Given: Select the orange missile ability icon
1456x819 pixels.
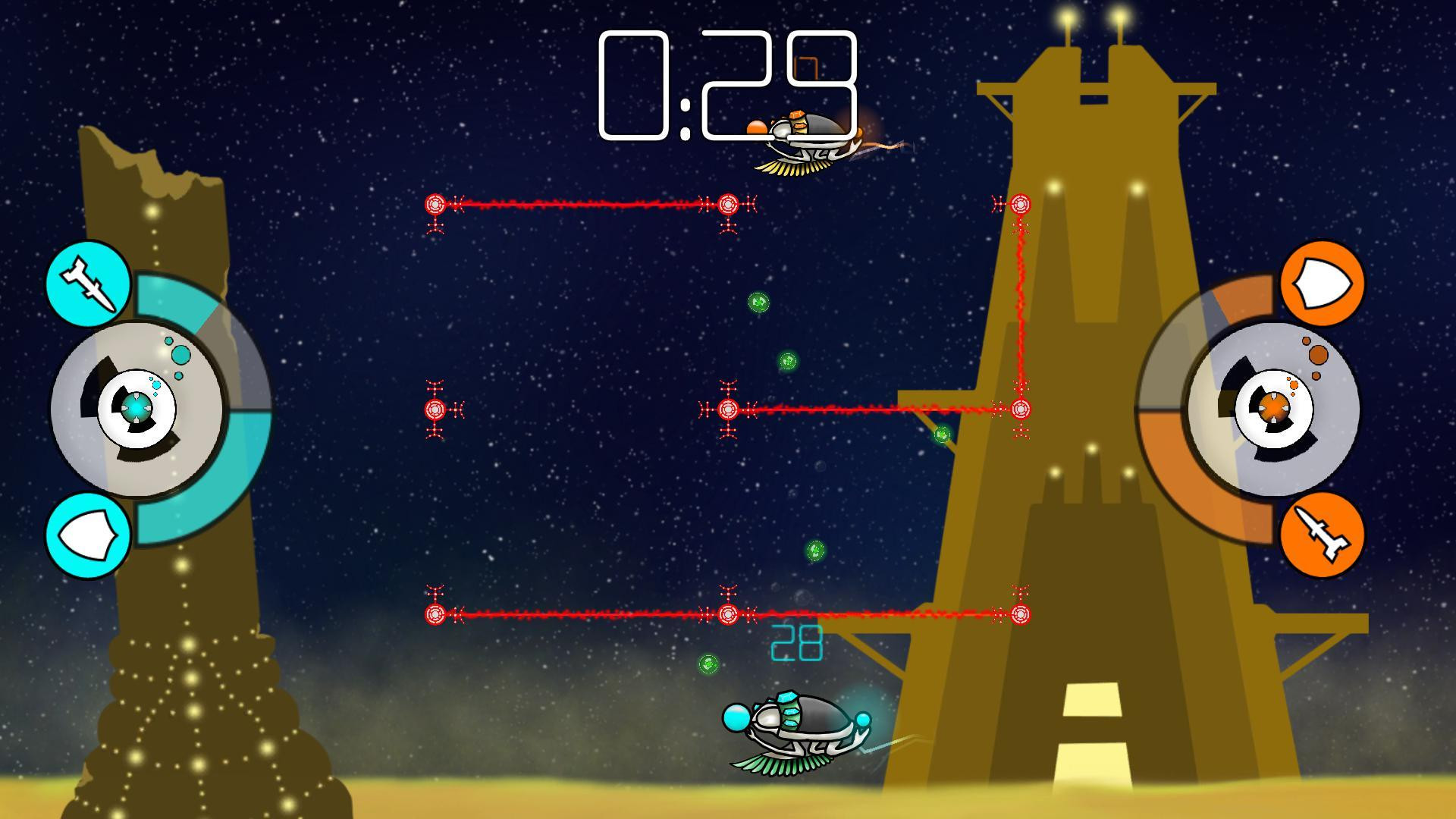Looking at the screenshot, I should (1323, 535).
